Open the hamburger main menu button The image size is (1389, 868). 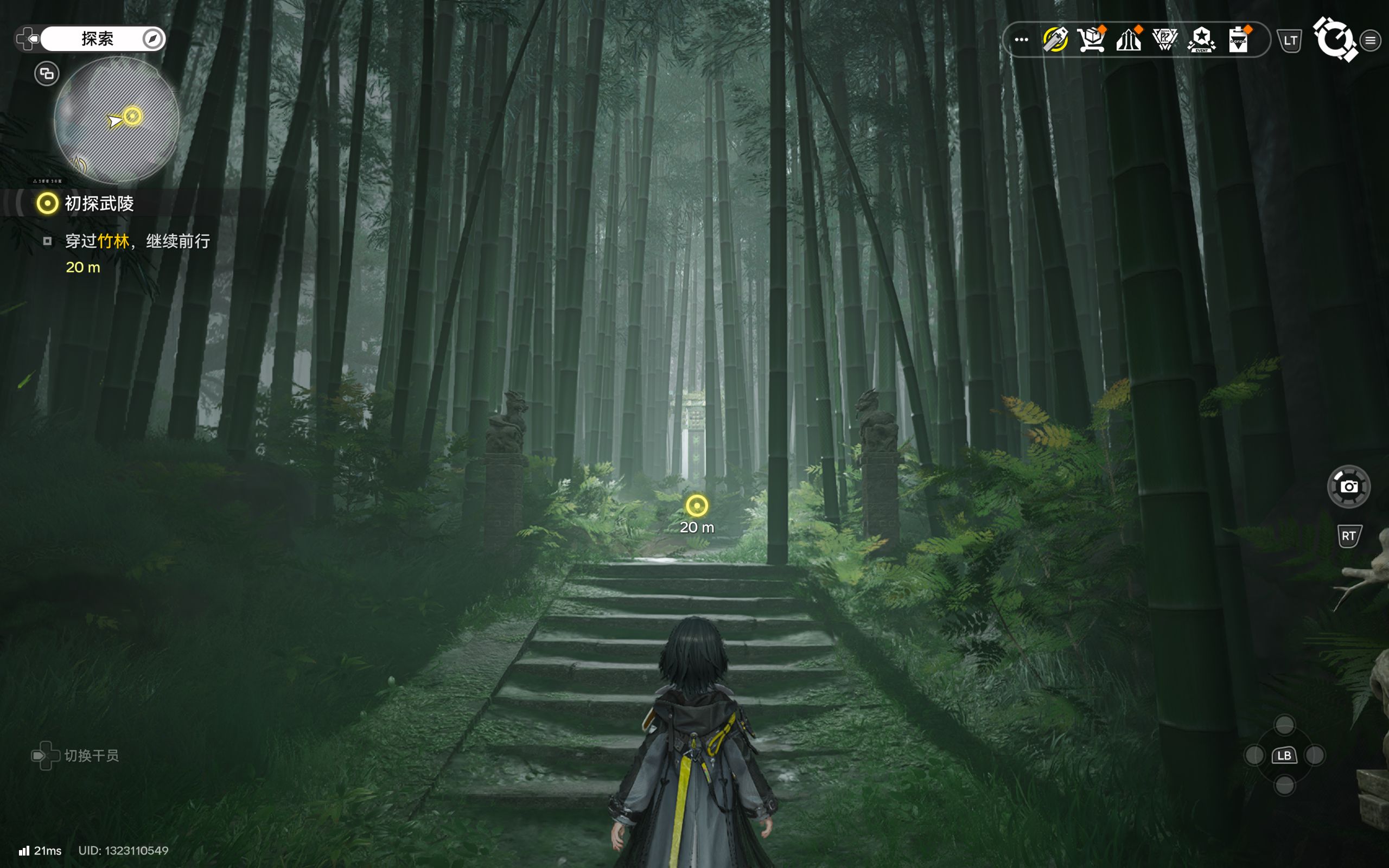tap(1370, 40)
